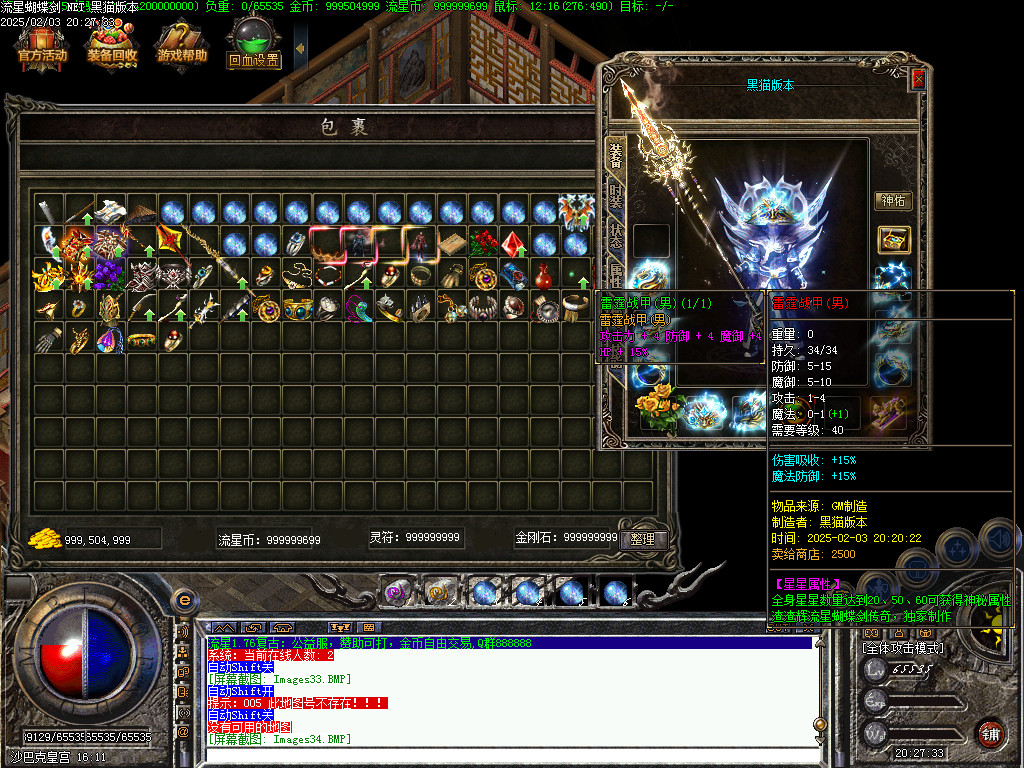
Task: Select the brown book item in the bag
Action: point(453,243)
